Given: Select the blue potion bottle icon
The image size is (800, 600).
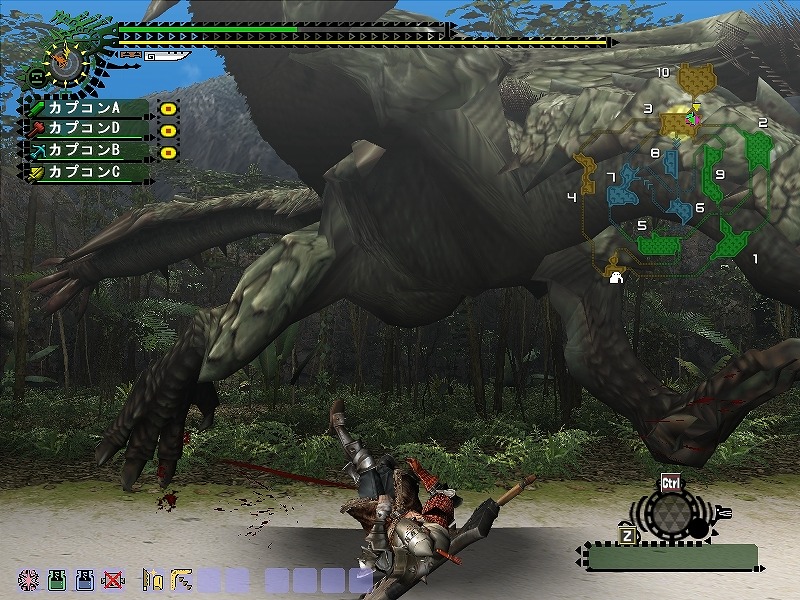Looking at the screenshot, I should tap(86, 579).
